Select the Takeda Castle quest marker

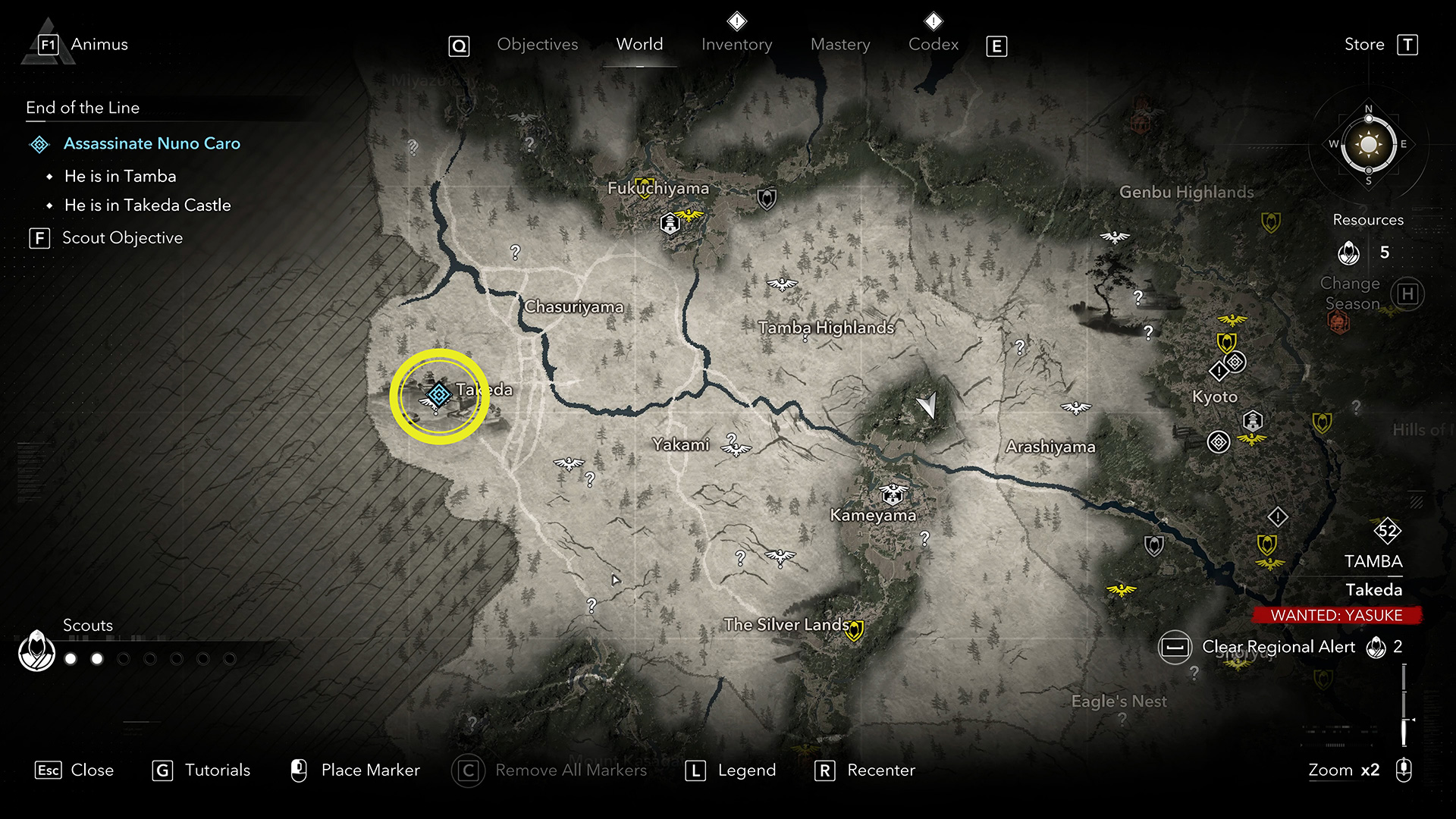[438, 394]
